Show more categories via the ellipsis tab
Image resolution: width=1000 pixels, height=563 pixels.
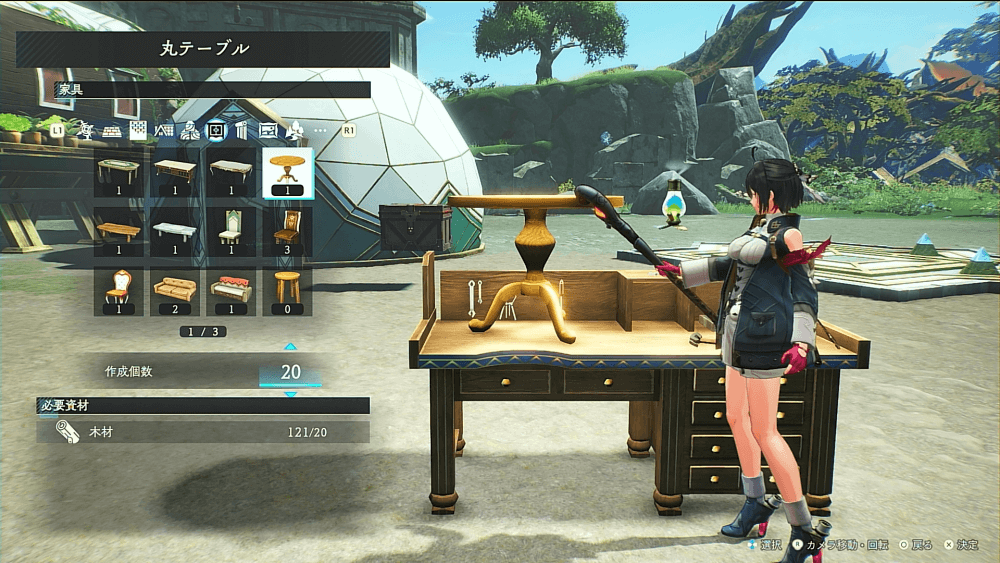click(321, 130)
